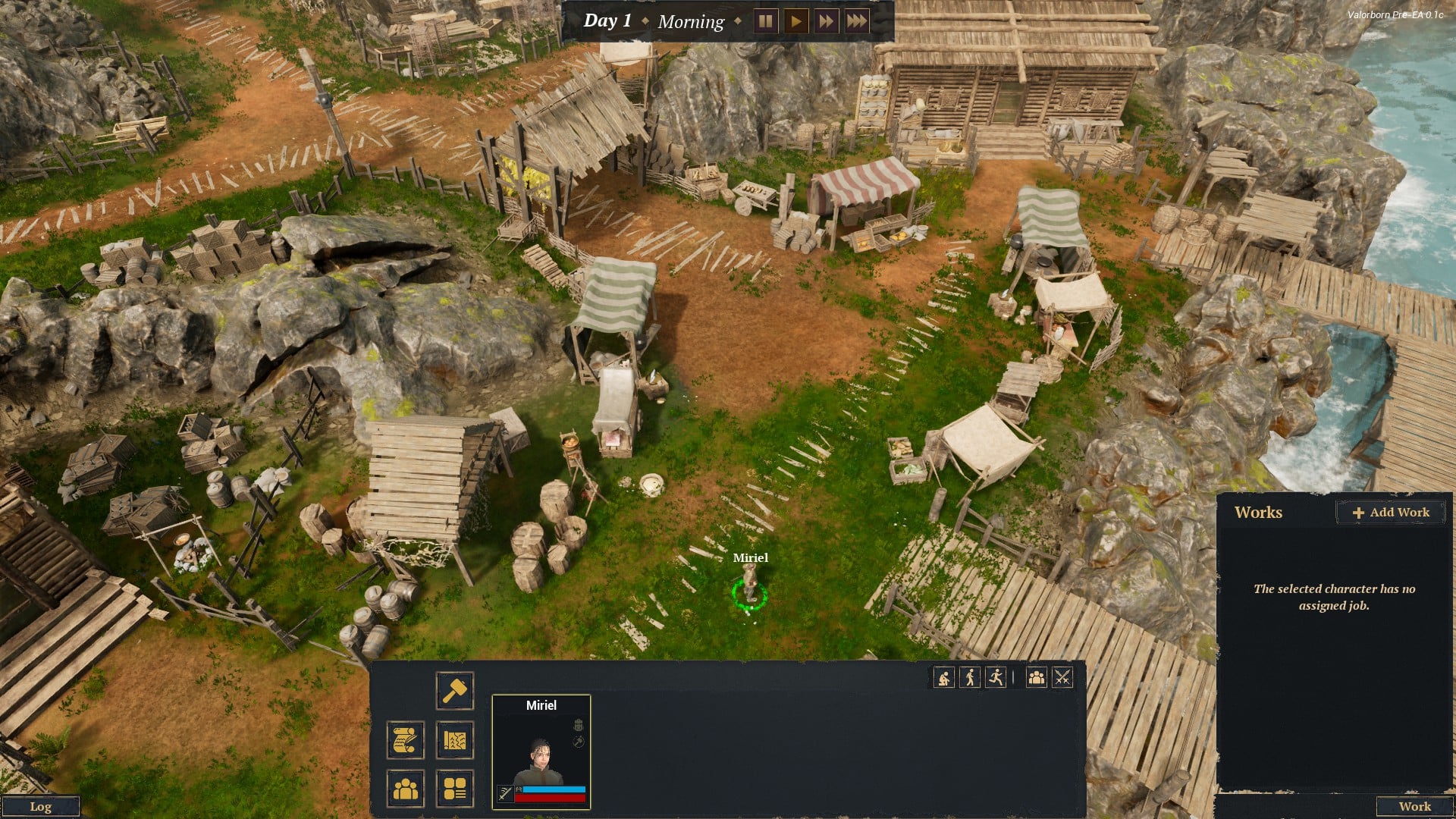Open the group of people party menu
This screenshot has width=1456, height=819.
coord(405,789)
